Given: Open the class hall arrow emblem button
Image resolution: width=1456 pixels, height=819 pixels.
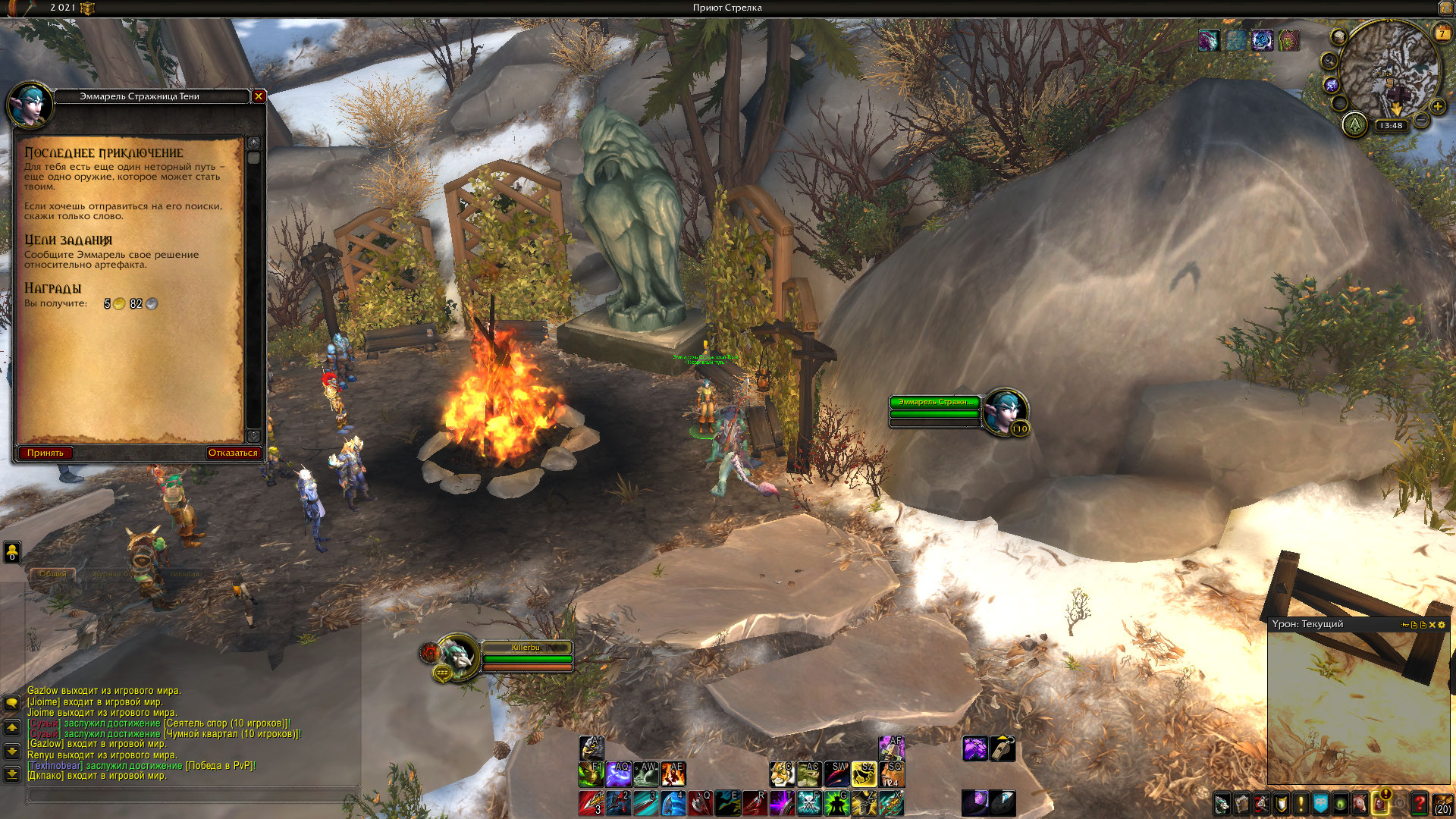Looking at the screenshot, I should [x=1354, y=124].
